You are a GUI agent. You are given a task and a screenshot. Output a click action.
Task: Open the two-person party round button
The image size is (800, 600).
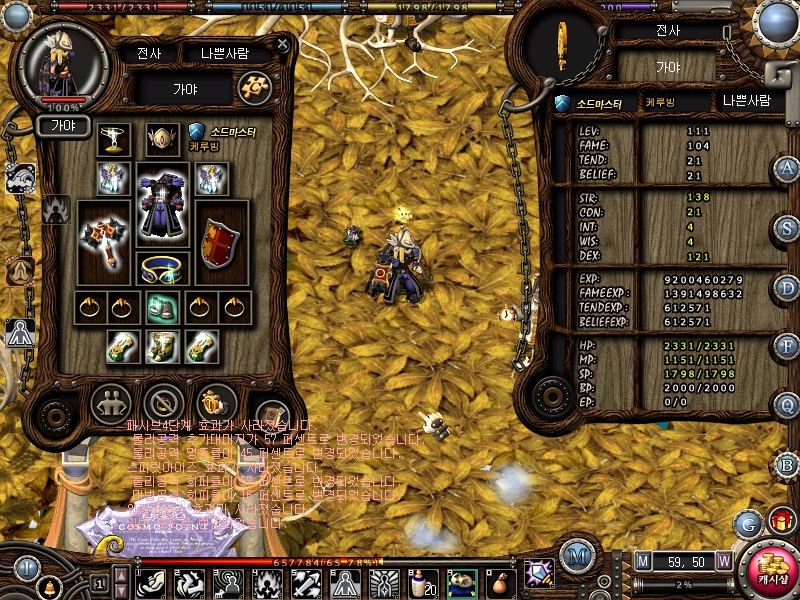click(110, 403)
